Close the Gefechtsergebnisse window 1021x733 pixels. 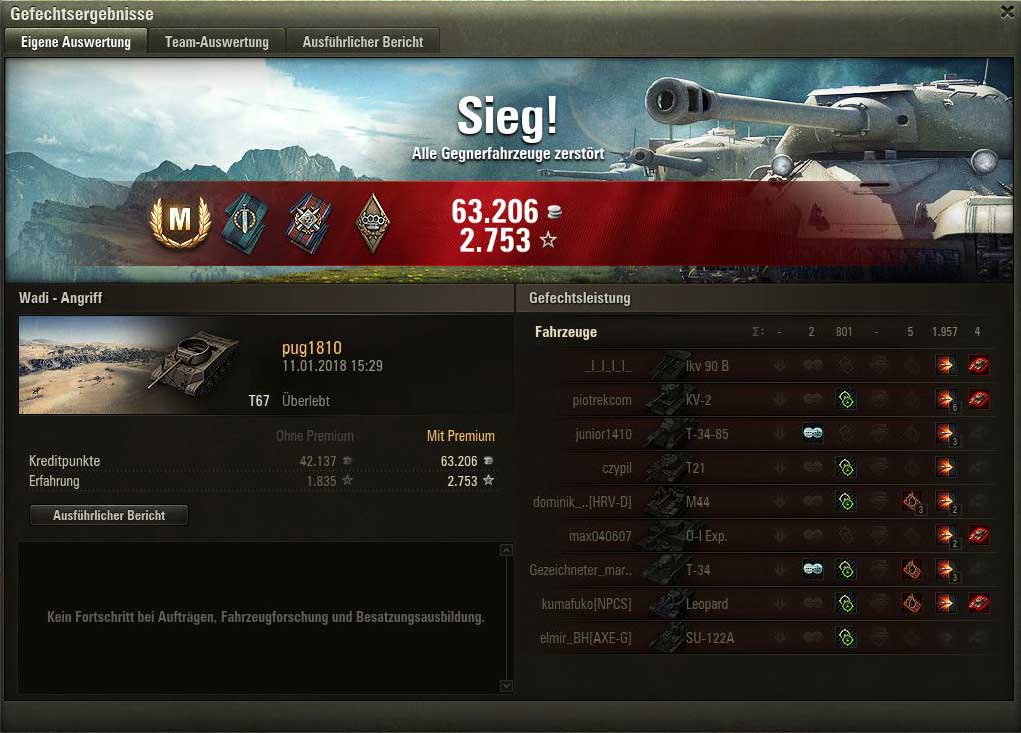coord(1006,12)
